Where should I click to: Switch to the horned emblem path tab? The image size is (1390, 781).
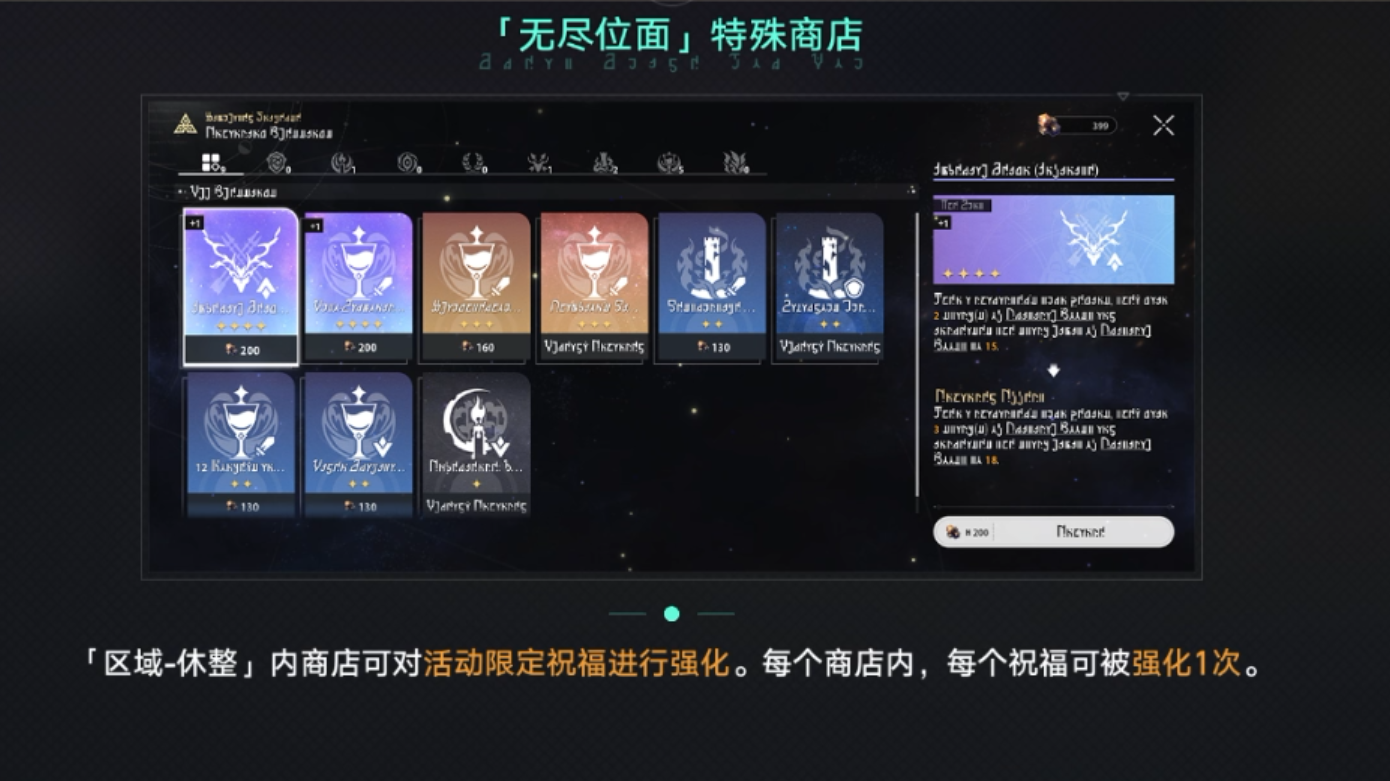click(x=538, y=161)
